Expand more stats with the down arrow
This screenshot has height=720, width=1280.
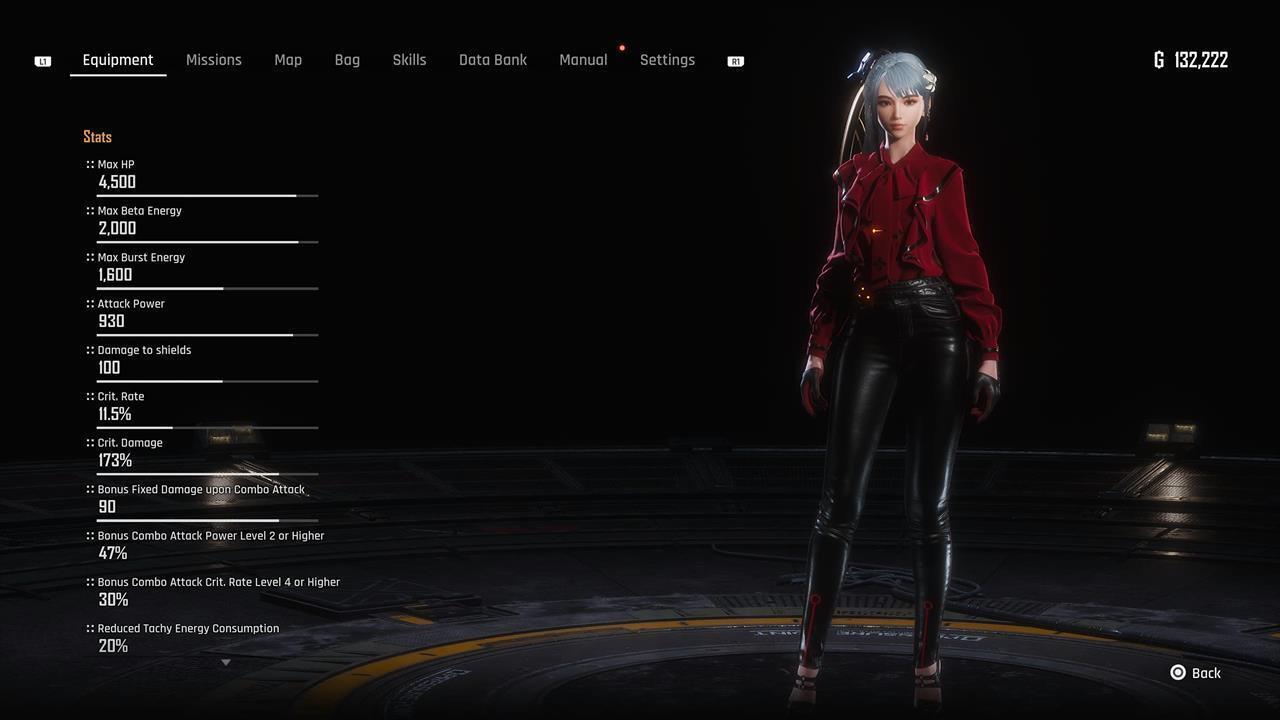(225, 662)
